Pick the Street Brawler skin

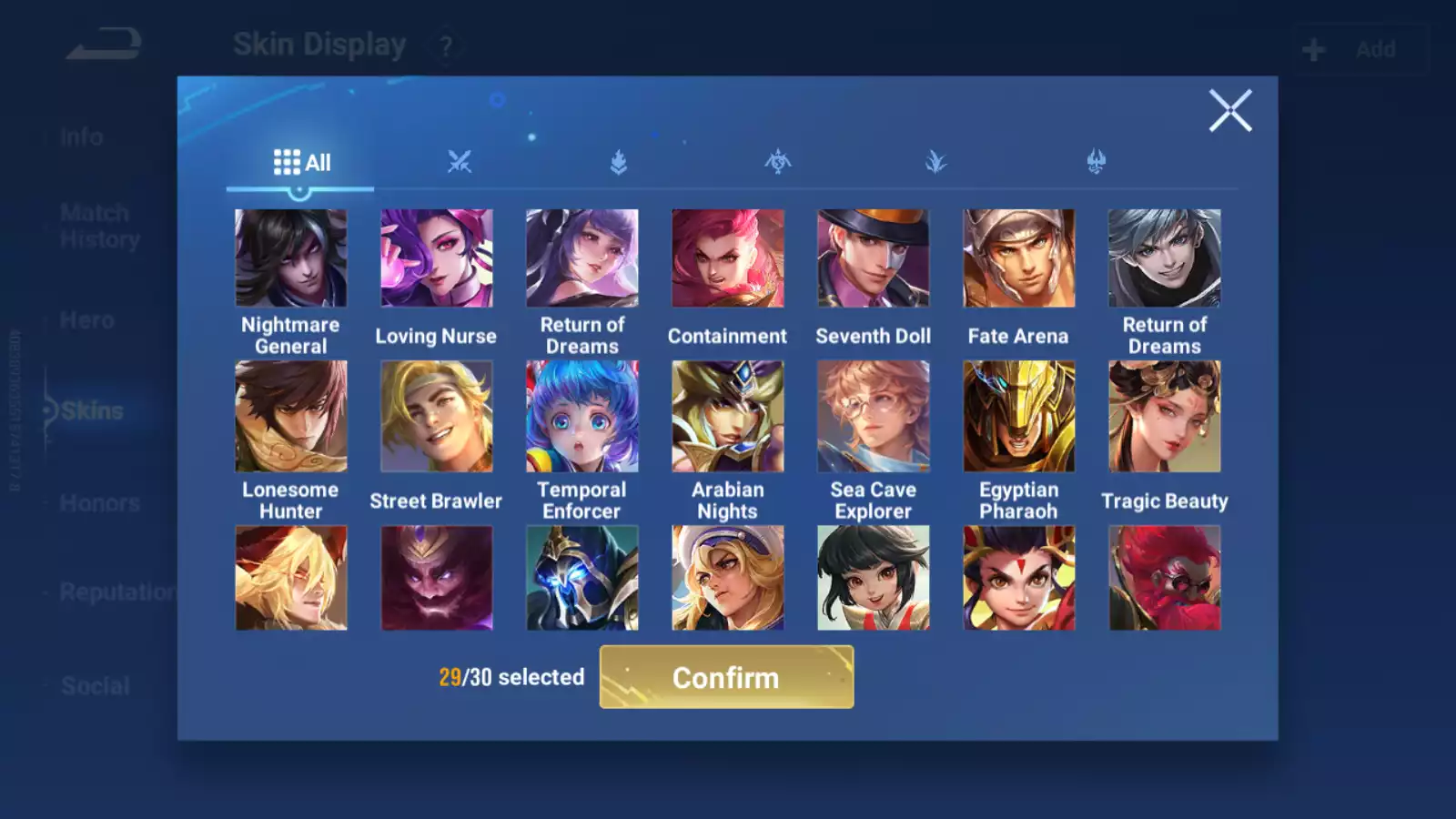436,417
